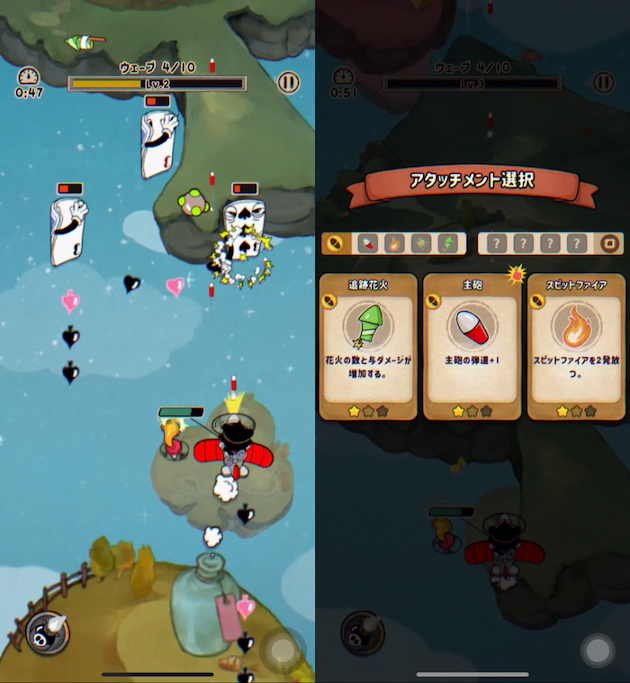630x683 pixels.
Task: Pick the スピットファイア flame card
Action: click(575, 345)
